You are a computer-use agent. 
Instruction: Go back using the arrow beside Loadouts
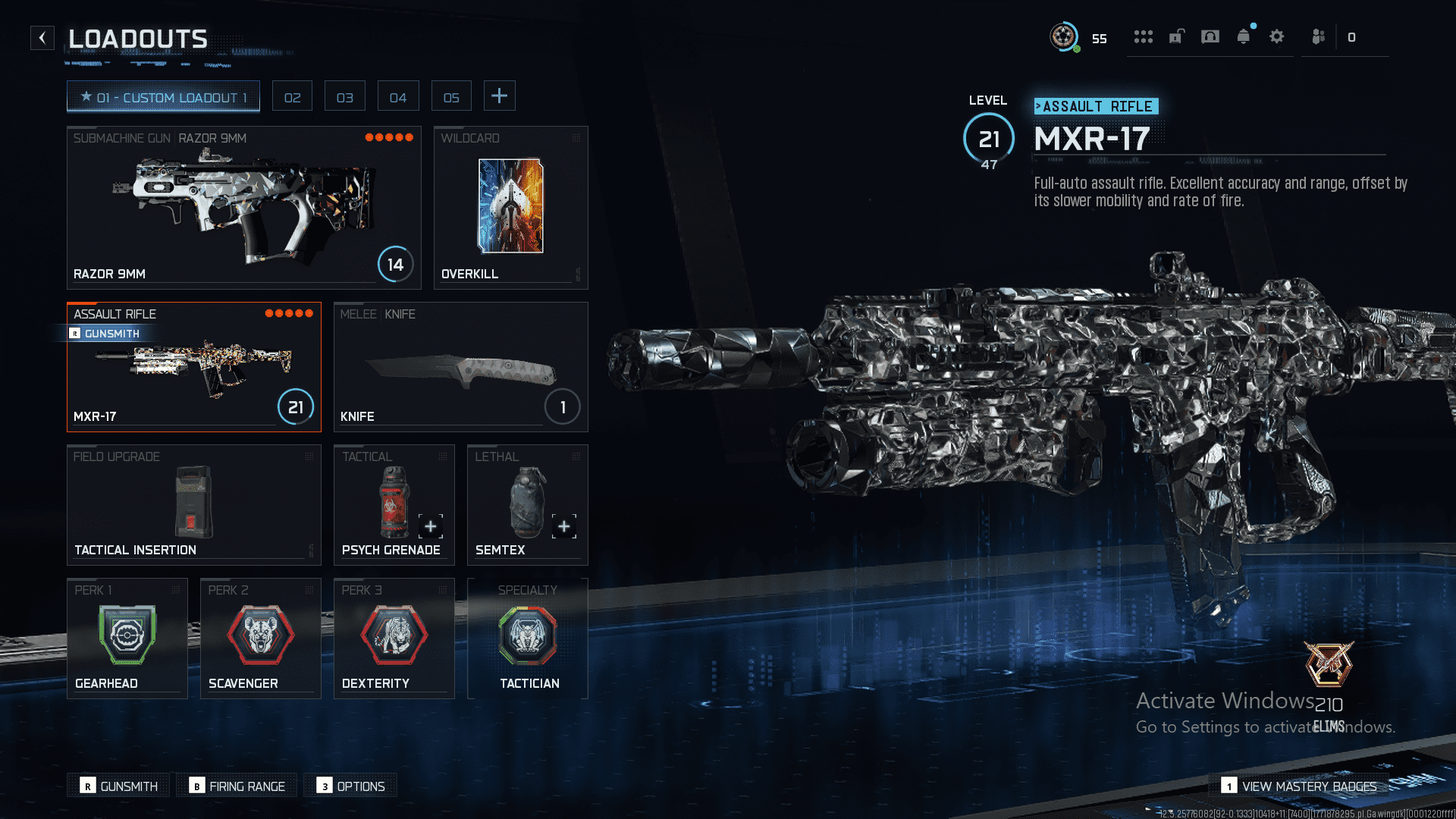(42, 38)
